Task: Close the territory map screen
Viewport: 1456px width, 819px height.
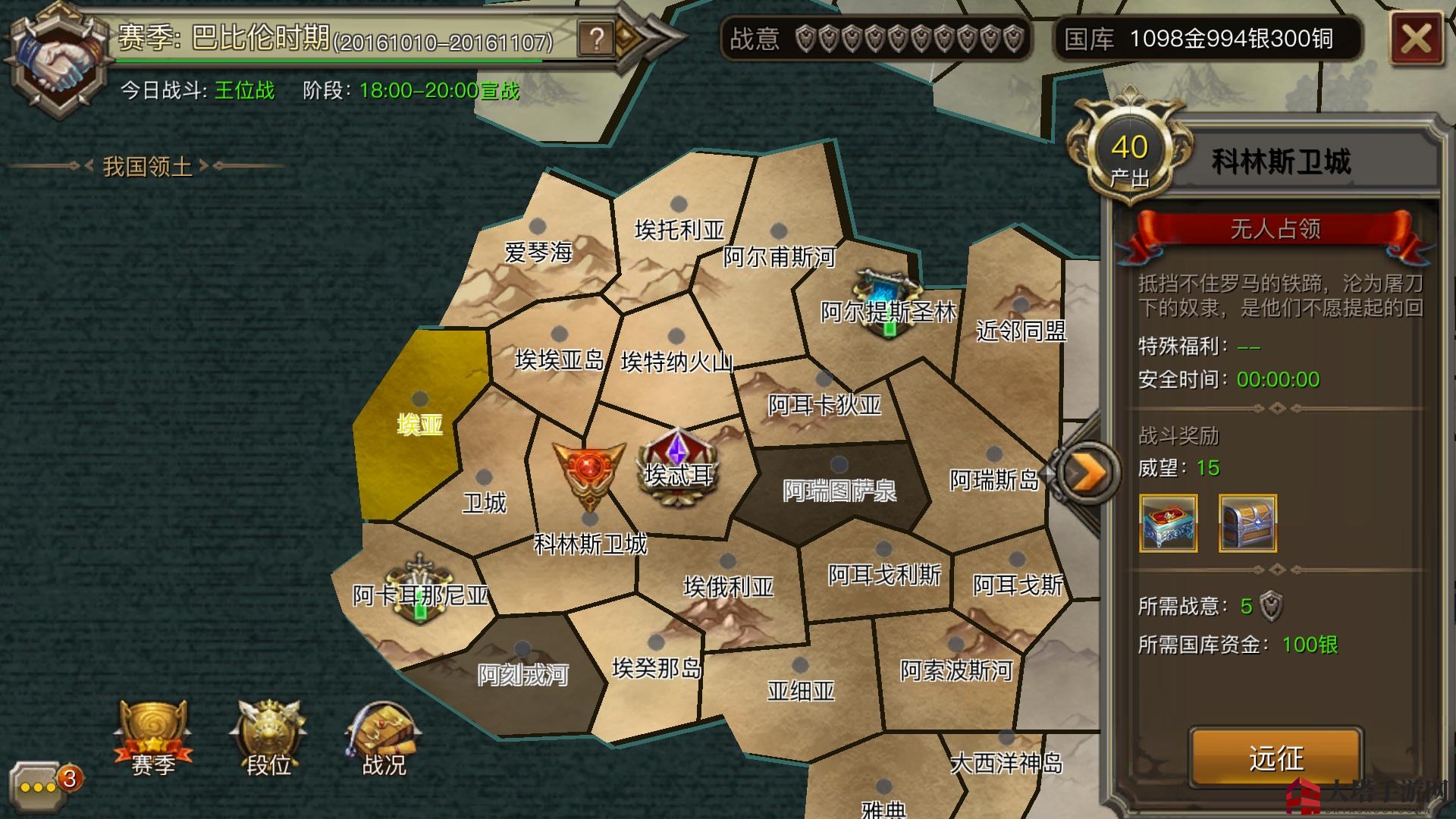Action: (x=1415, y=39)
